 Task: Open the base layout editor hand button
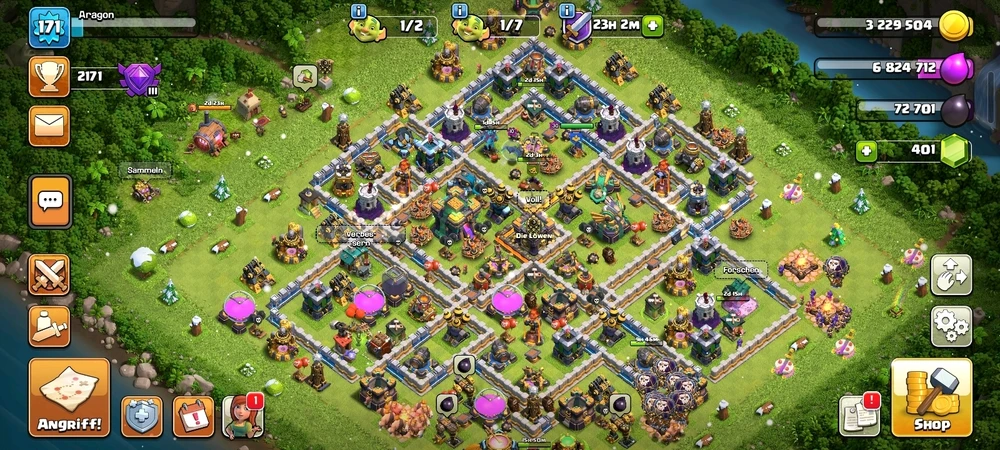click(x=951, y=275)
